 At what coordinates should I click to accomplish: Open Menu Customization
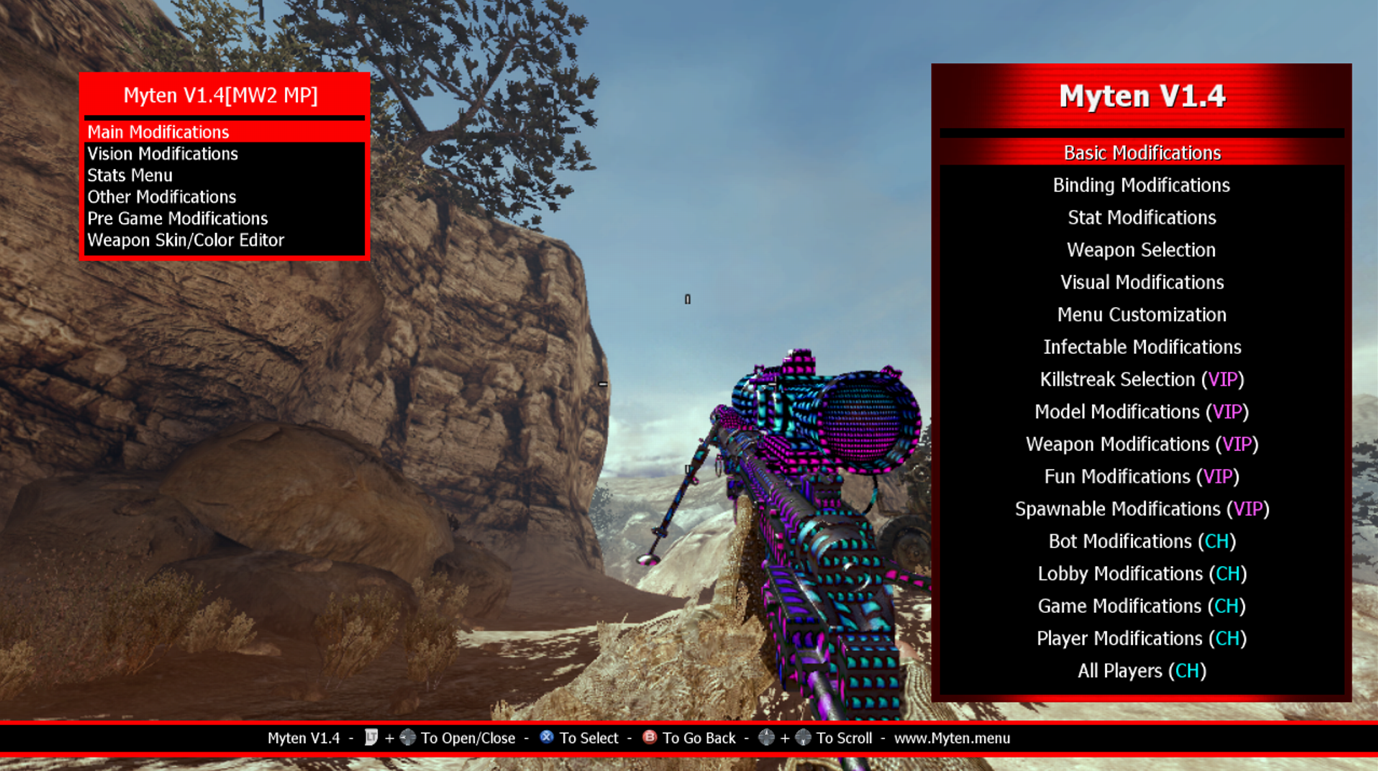pos(1141,314)
